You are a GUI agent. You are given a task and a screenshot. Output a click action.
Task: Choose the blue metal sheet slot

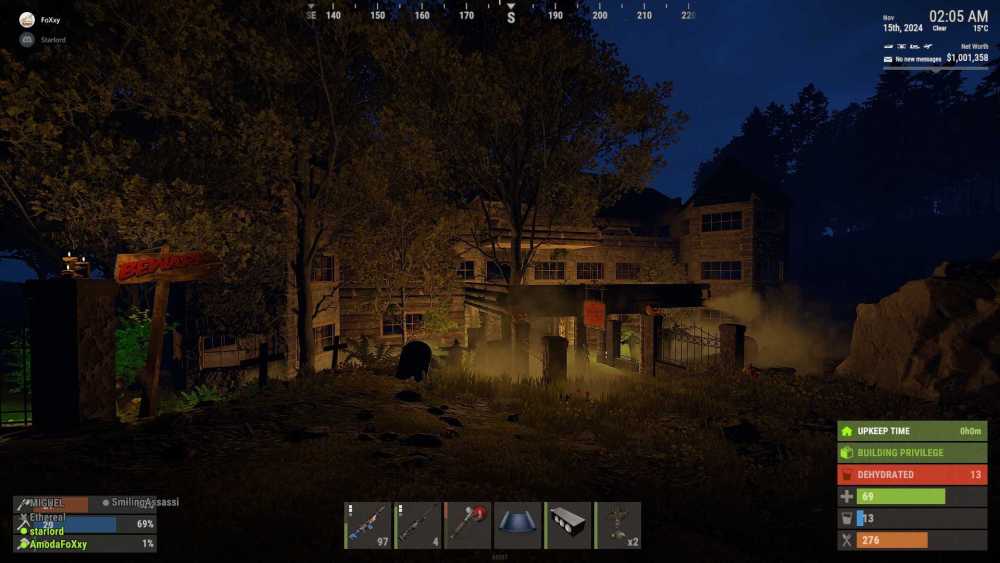pos(518,525)
